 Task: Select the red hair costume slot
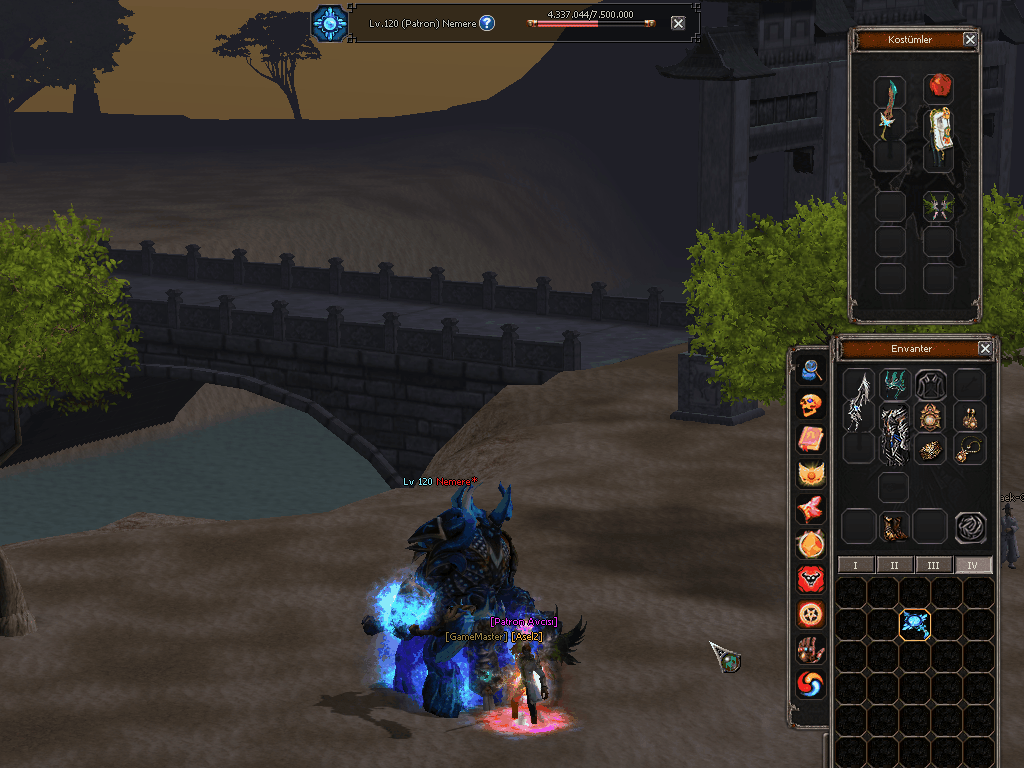pyautogui.click(x=938, y=88)
